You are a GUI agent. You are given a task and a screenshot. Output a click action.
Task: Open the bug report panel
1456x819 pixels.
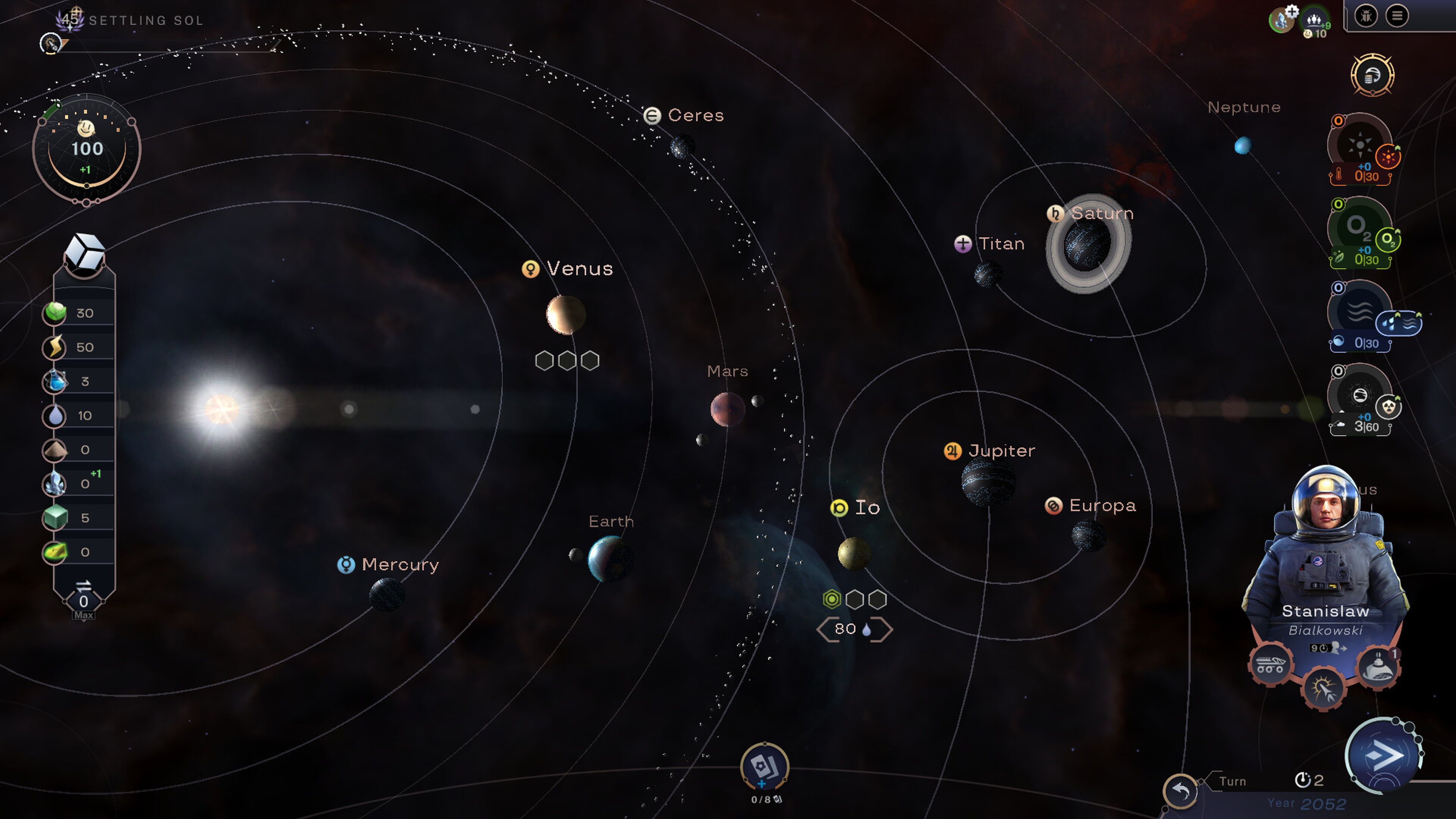click(1366, 16)
